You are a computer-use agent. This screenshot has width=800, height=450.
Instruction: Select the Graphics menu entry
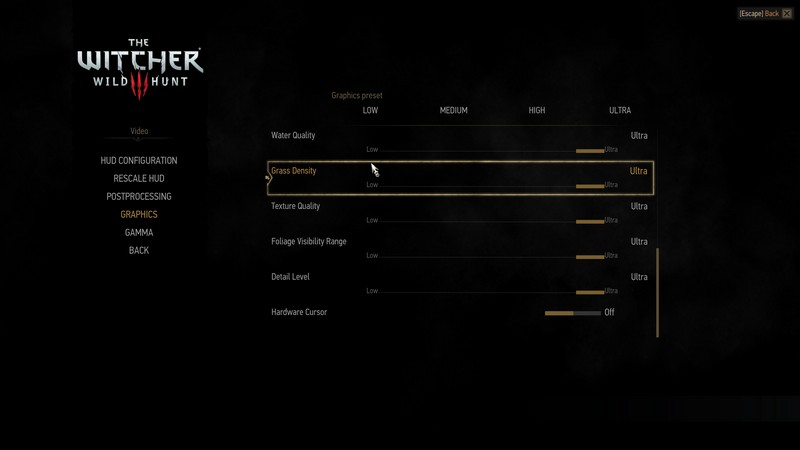click(139, 215)
